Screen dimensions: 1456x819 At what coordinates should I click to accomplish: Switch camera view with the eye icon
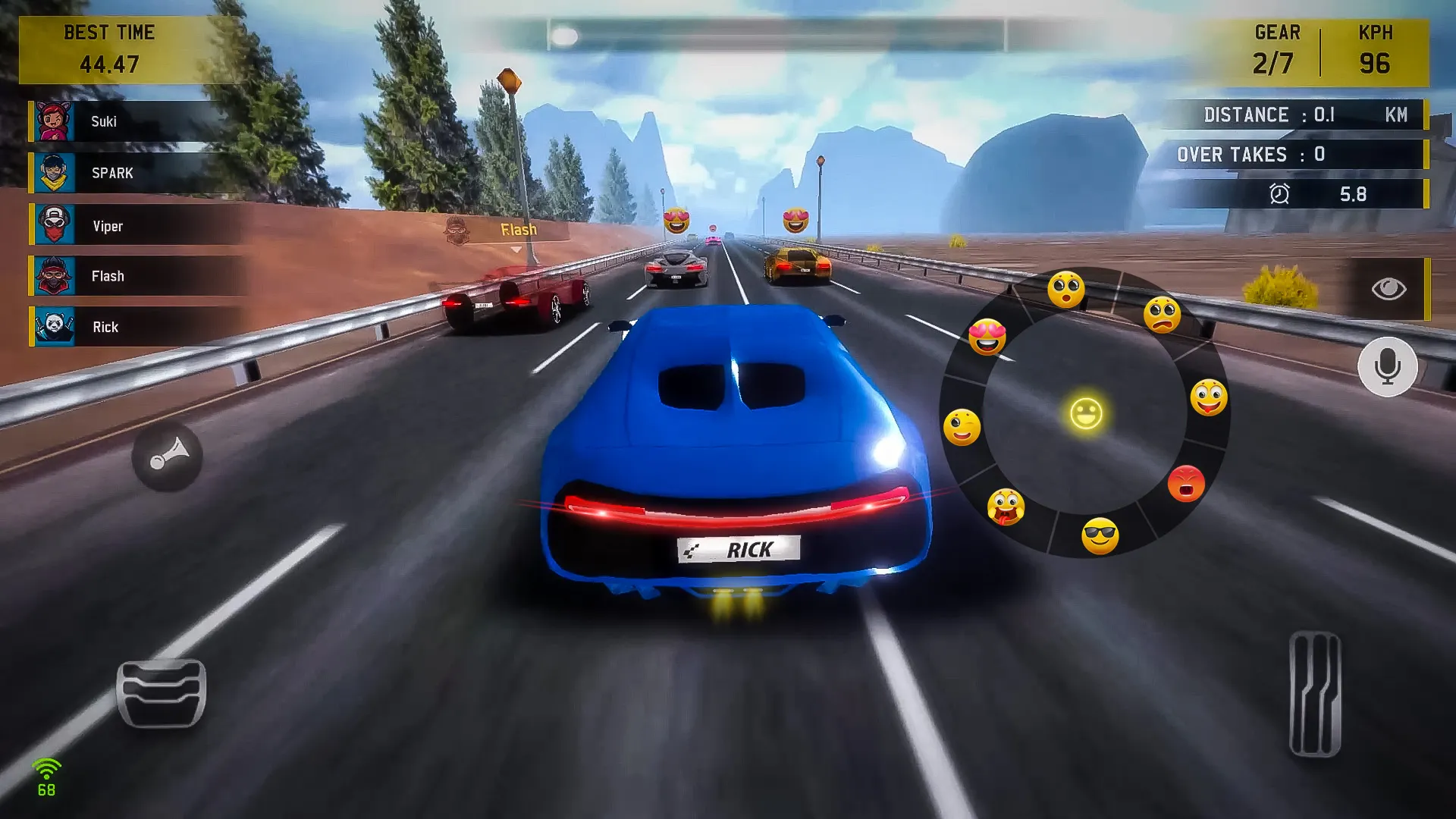[1389, 289]
